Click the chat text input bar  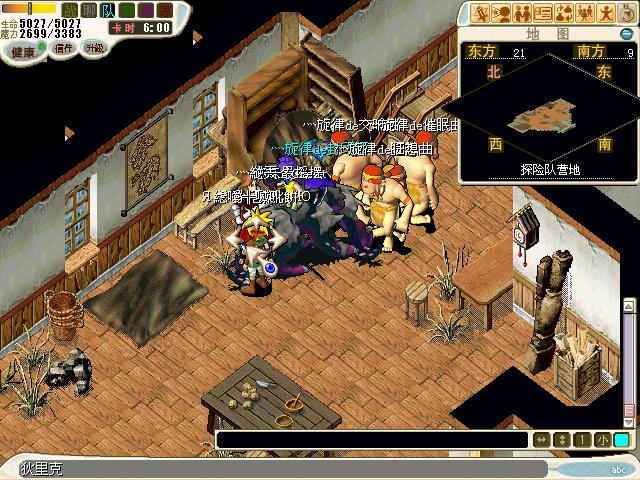click(372, 440)
